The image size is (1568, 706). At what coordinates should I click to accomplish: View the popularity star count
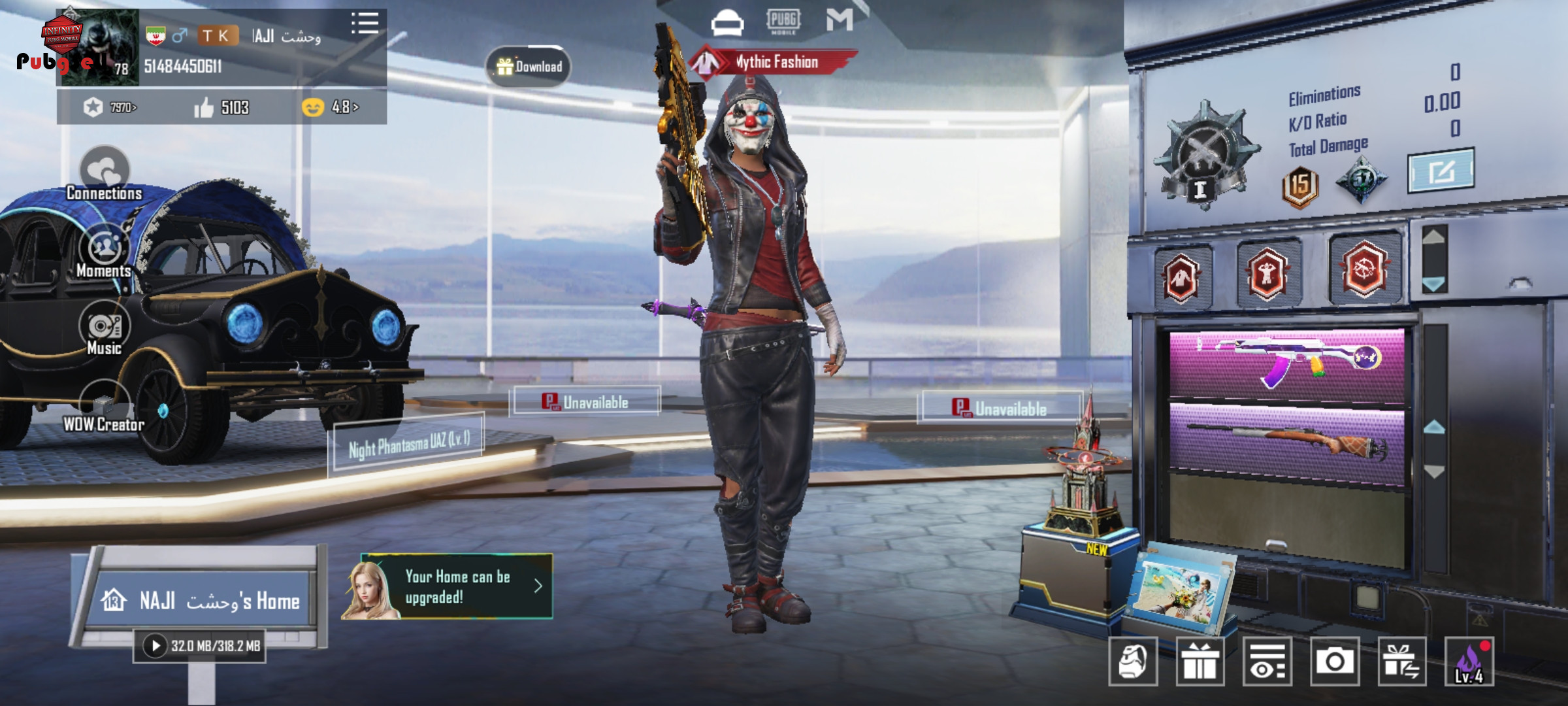pyautogui.click(x=109, y=107)
